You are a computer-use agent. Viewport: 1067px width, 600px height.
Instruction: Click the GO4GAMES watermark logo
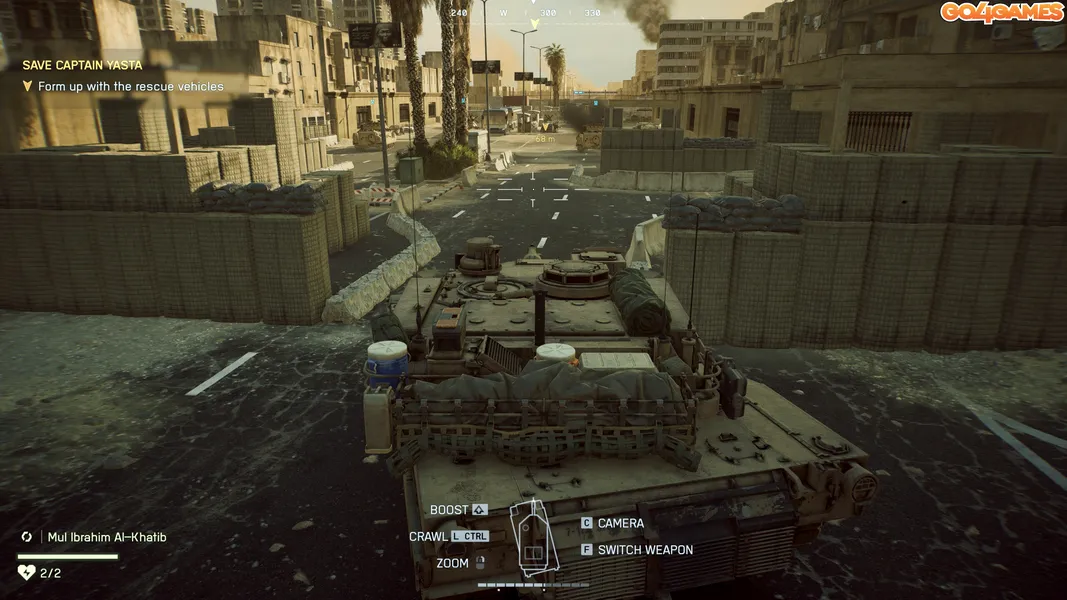1000,12
